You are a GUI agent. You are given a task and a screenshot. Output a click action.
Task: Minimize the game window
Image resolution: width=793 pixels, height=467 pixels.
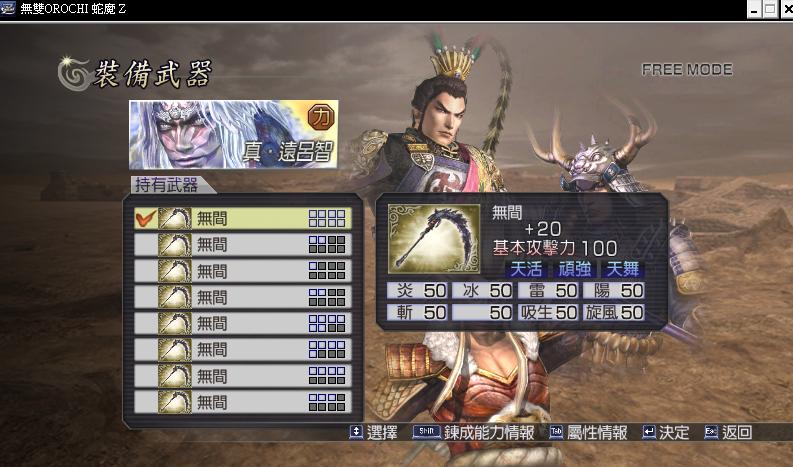[753, 9]
